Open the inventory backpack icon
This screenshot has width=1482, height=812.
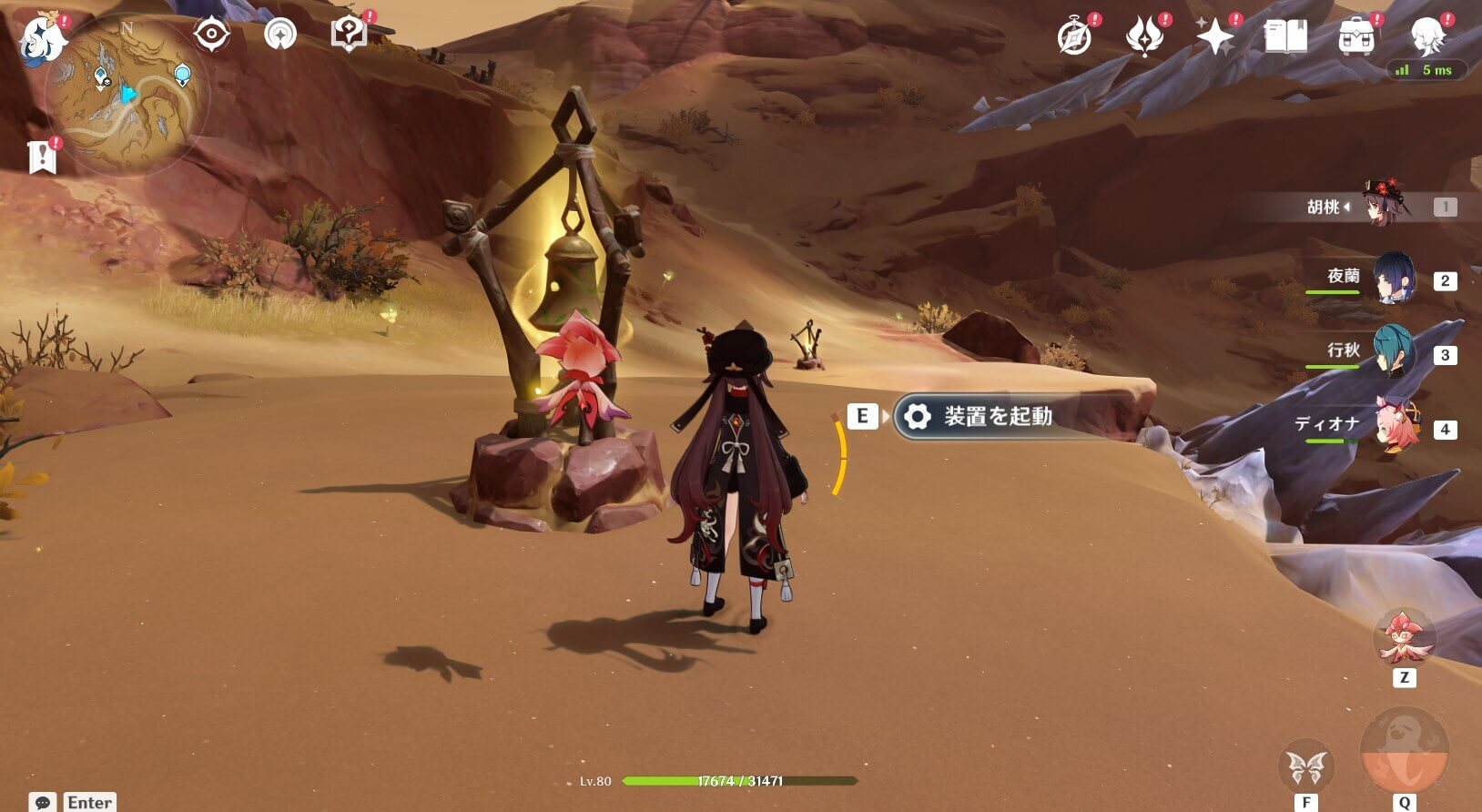pyautogui.click(x=1356, y=37)
